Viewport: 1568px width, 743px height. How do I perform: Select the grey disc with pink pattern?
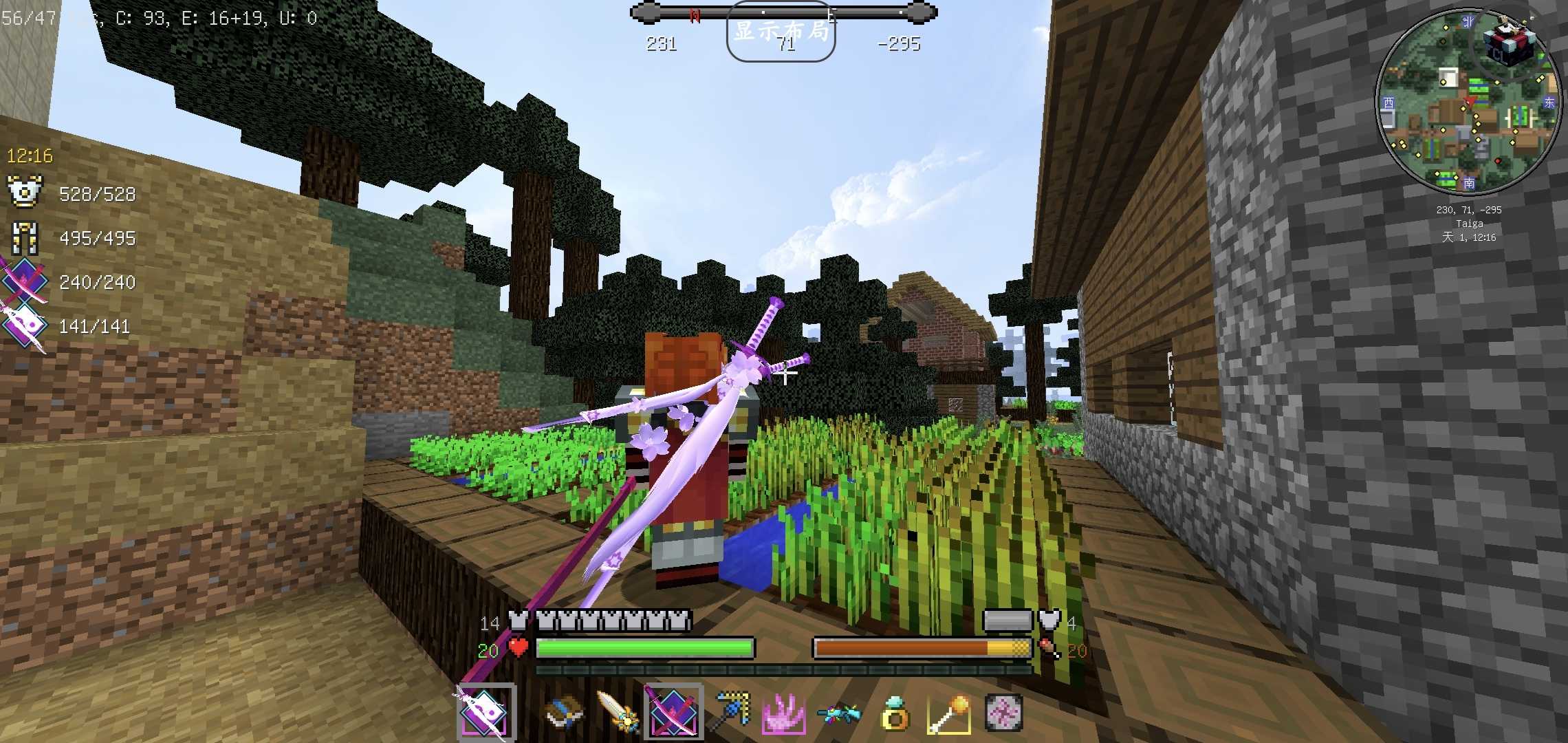click(x=1003, y=713)
